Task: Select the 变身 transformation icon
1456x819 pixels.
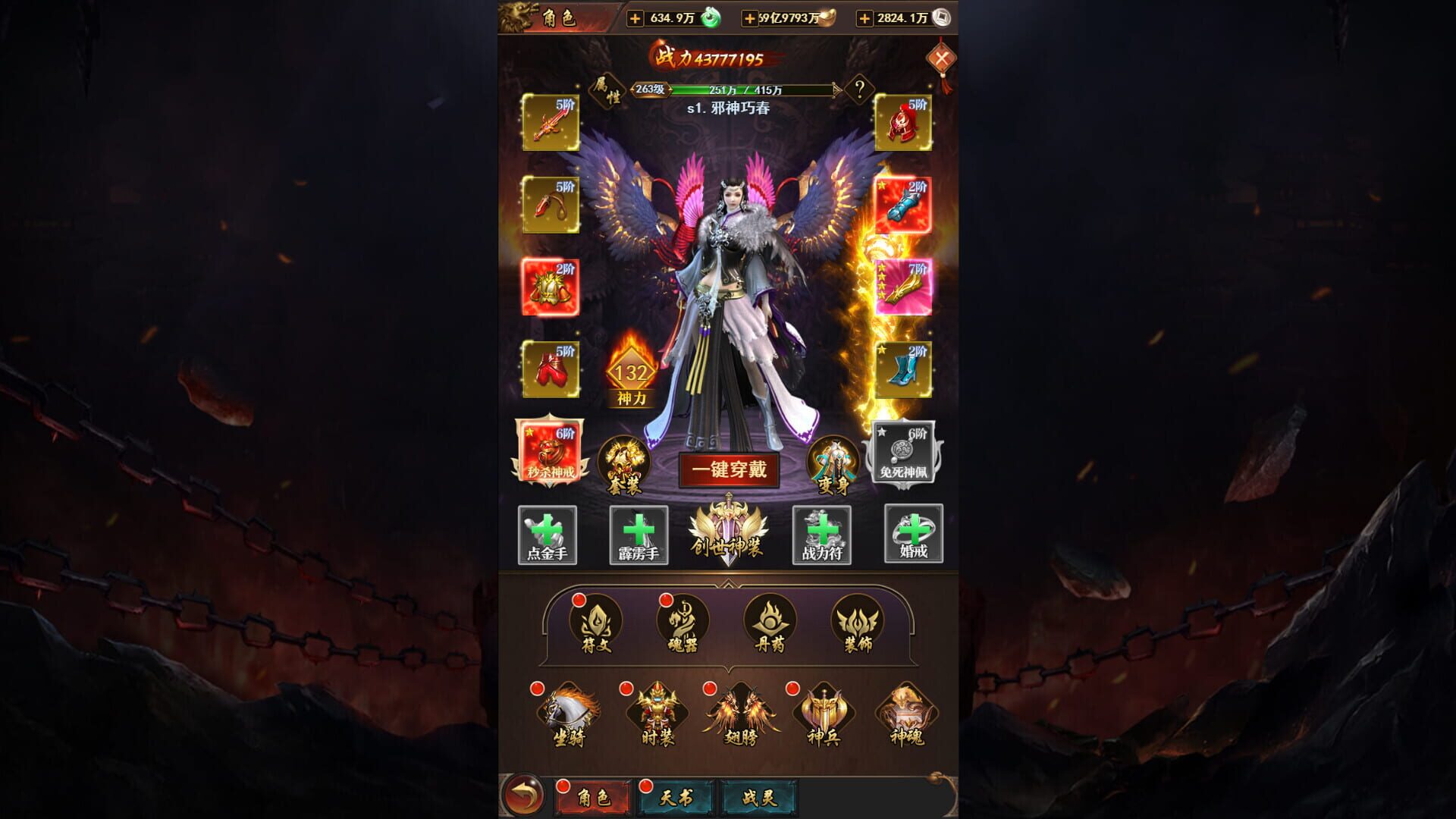Action: pyautogui.click(x=835, y=465)
